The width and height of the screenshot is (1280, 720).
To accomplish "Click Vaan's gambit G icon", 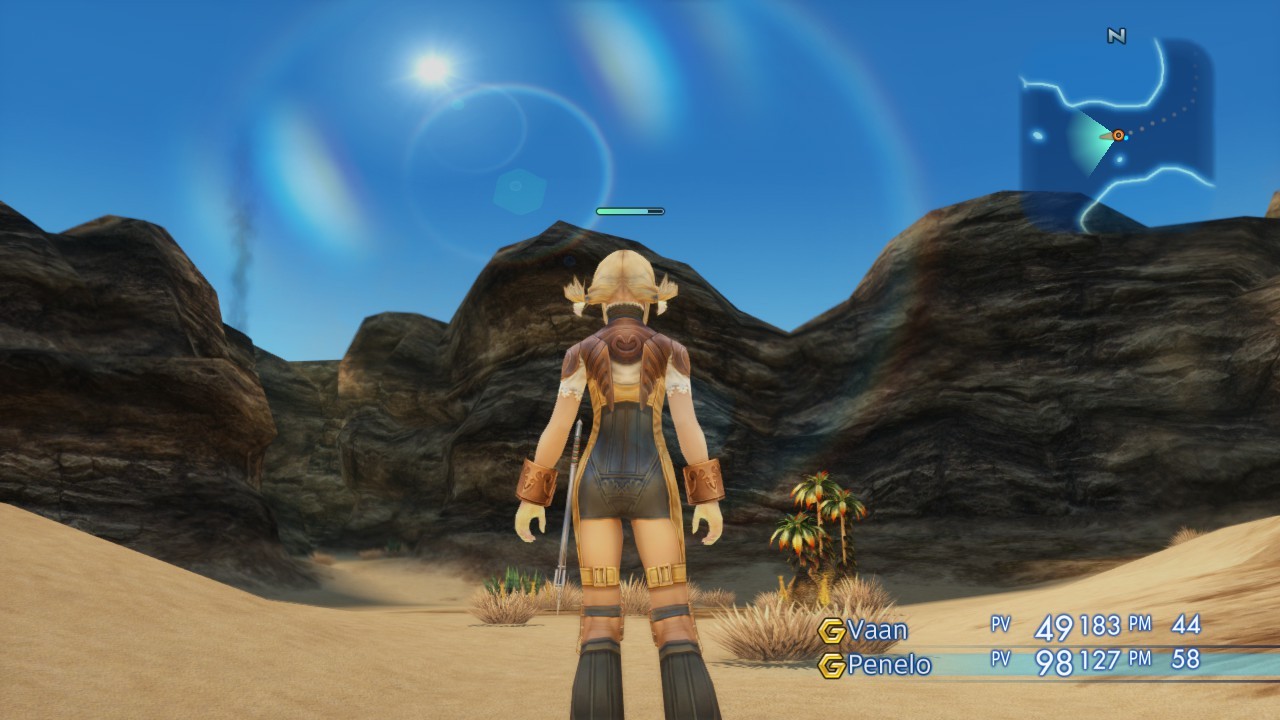I will [831, 631].
